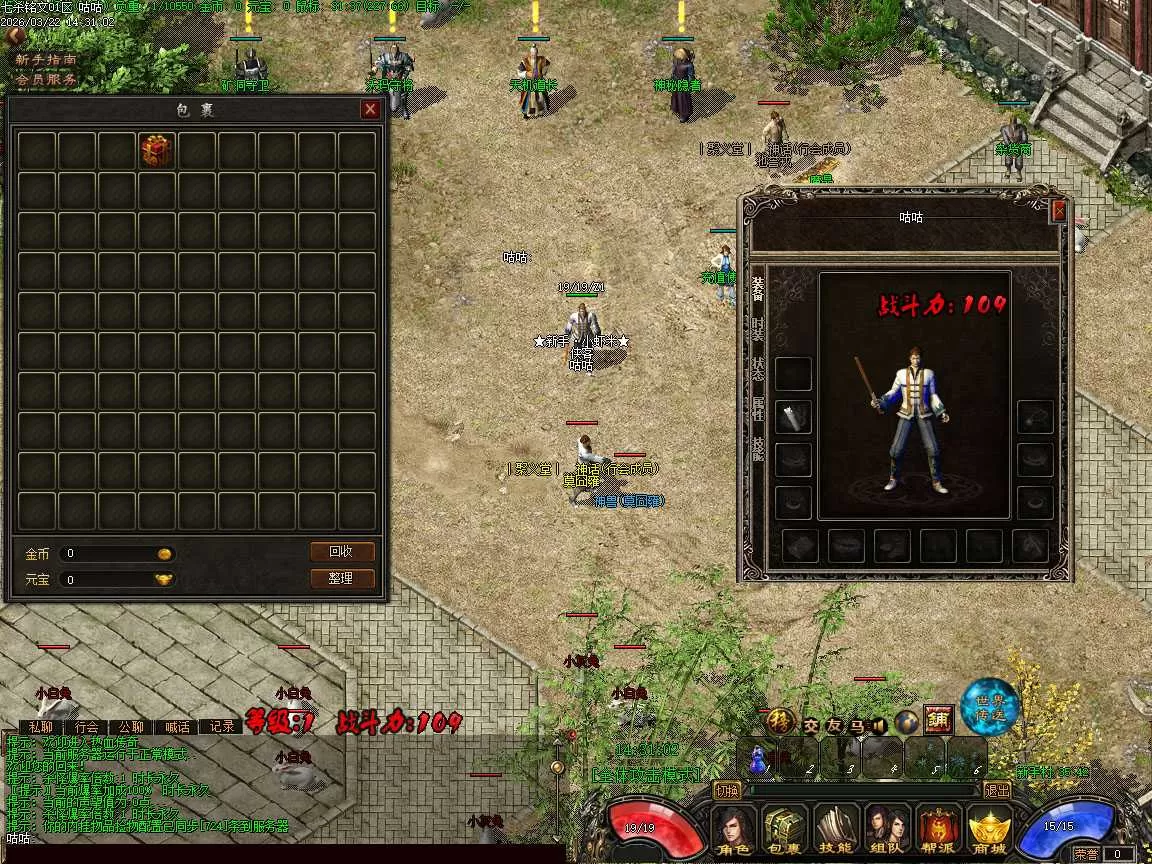The width and height of the screenshot is (1152, 864).
Task: Switch to the 时装 fashion tab
Action: point(757,328)
